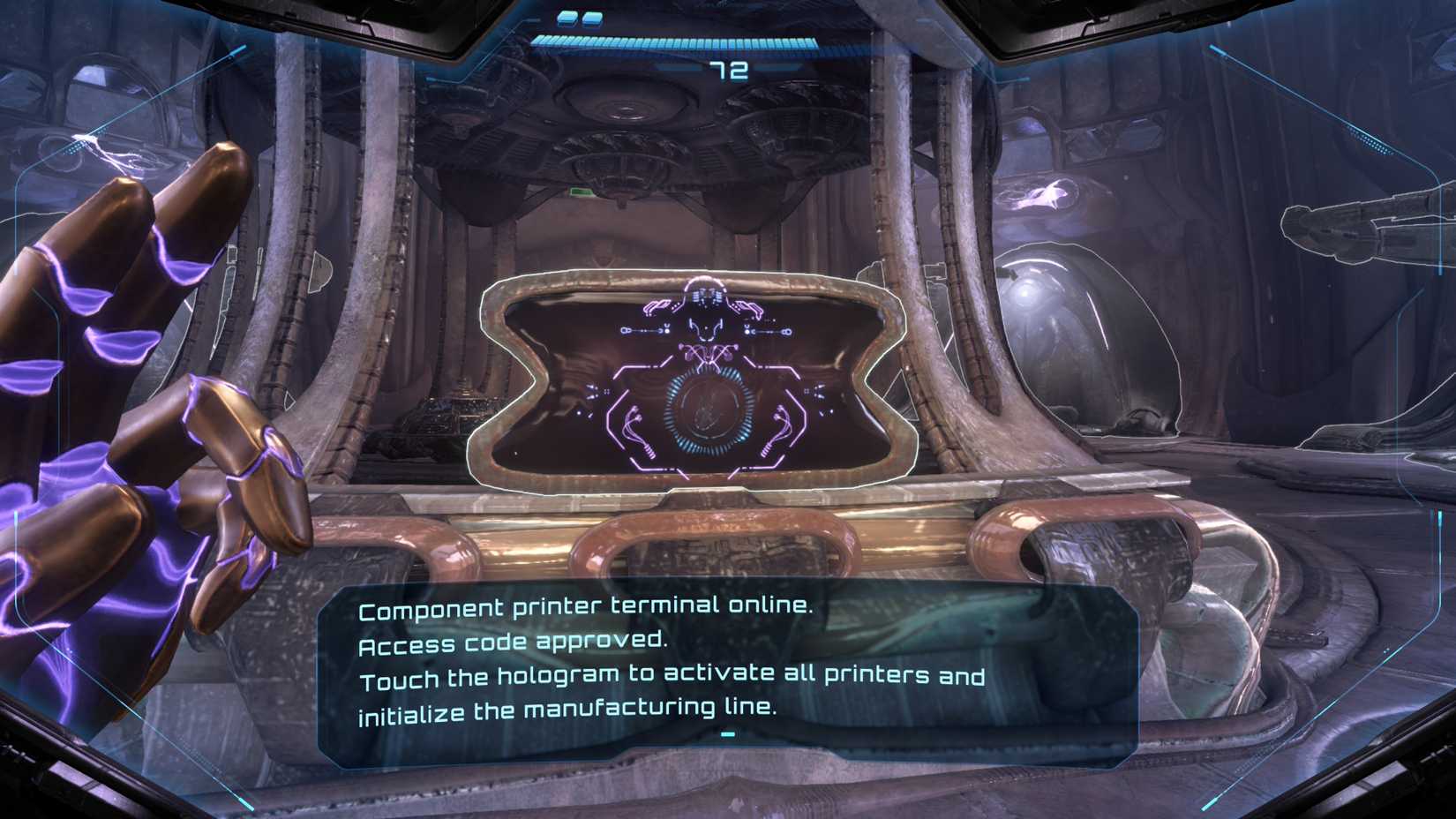Image resolution: width=1456 pixels, height=819 pixels.
Task: Expand the dash marker below the message box
Action: 725,733
